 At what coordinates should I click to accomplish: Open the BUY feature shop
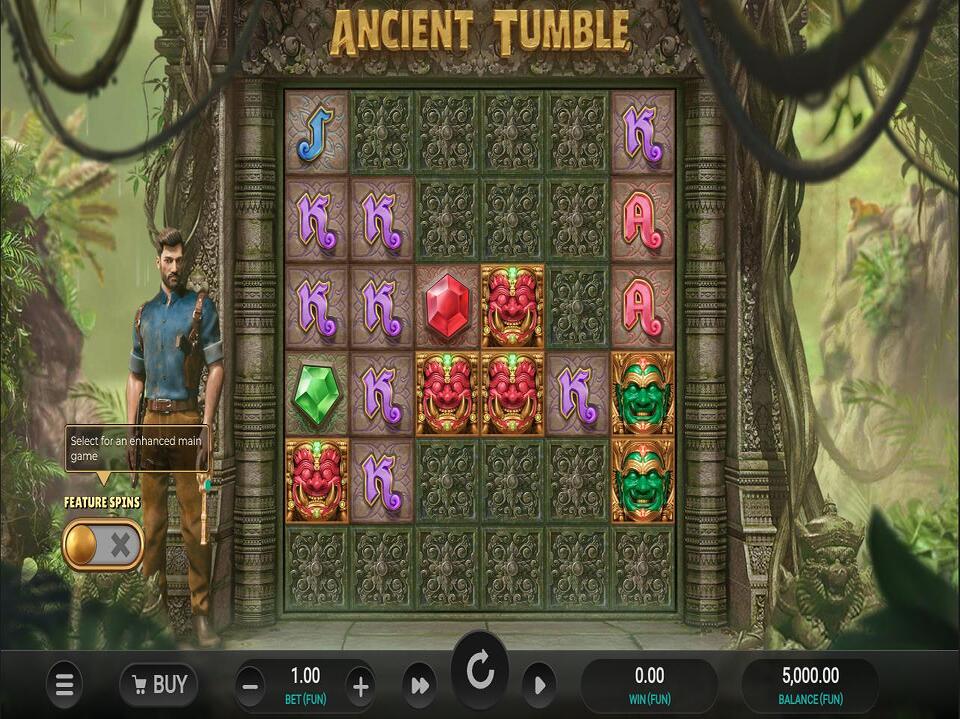(x=158, y=685)
